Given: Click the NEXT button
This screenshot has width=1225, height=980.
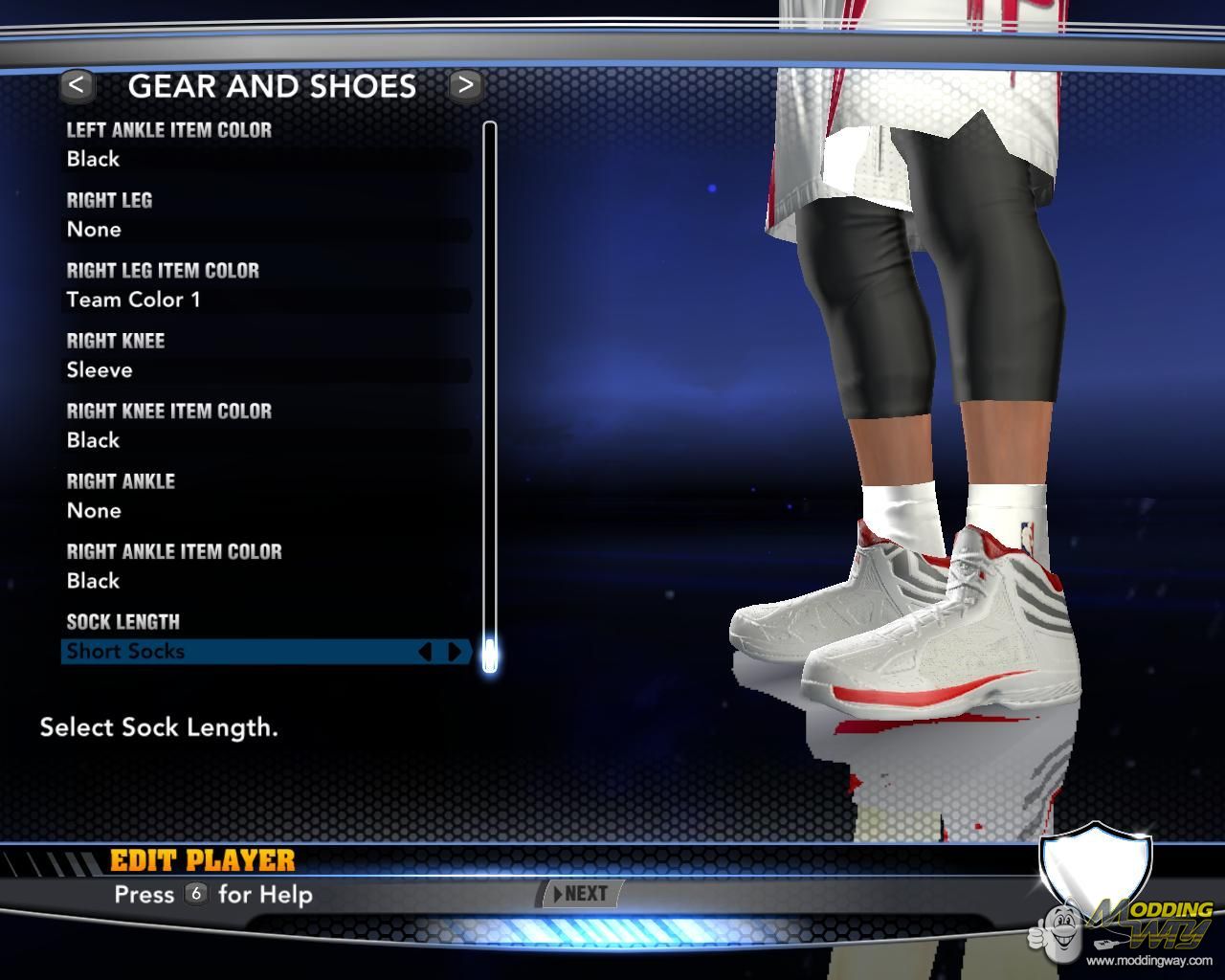Looking at the screenshot, I should (581, 894).
